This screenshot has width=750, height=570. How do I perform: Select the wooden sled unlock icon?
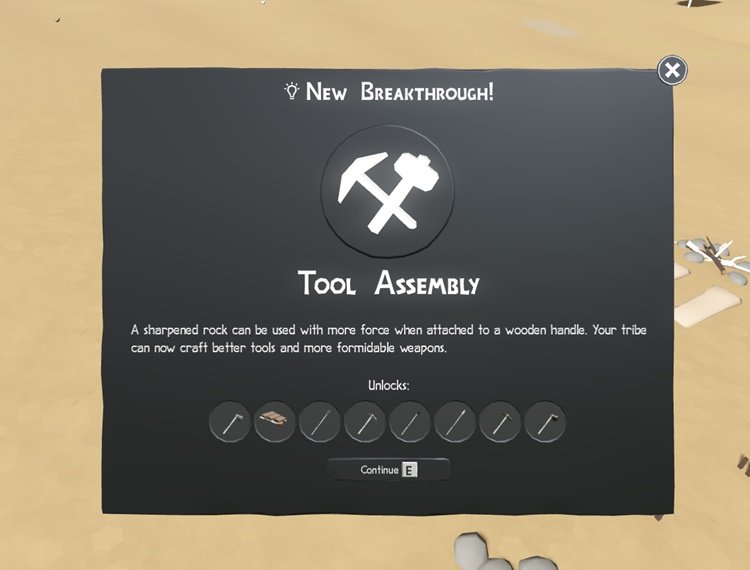coord(274,422)
